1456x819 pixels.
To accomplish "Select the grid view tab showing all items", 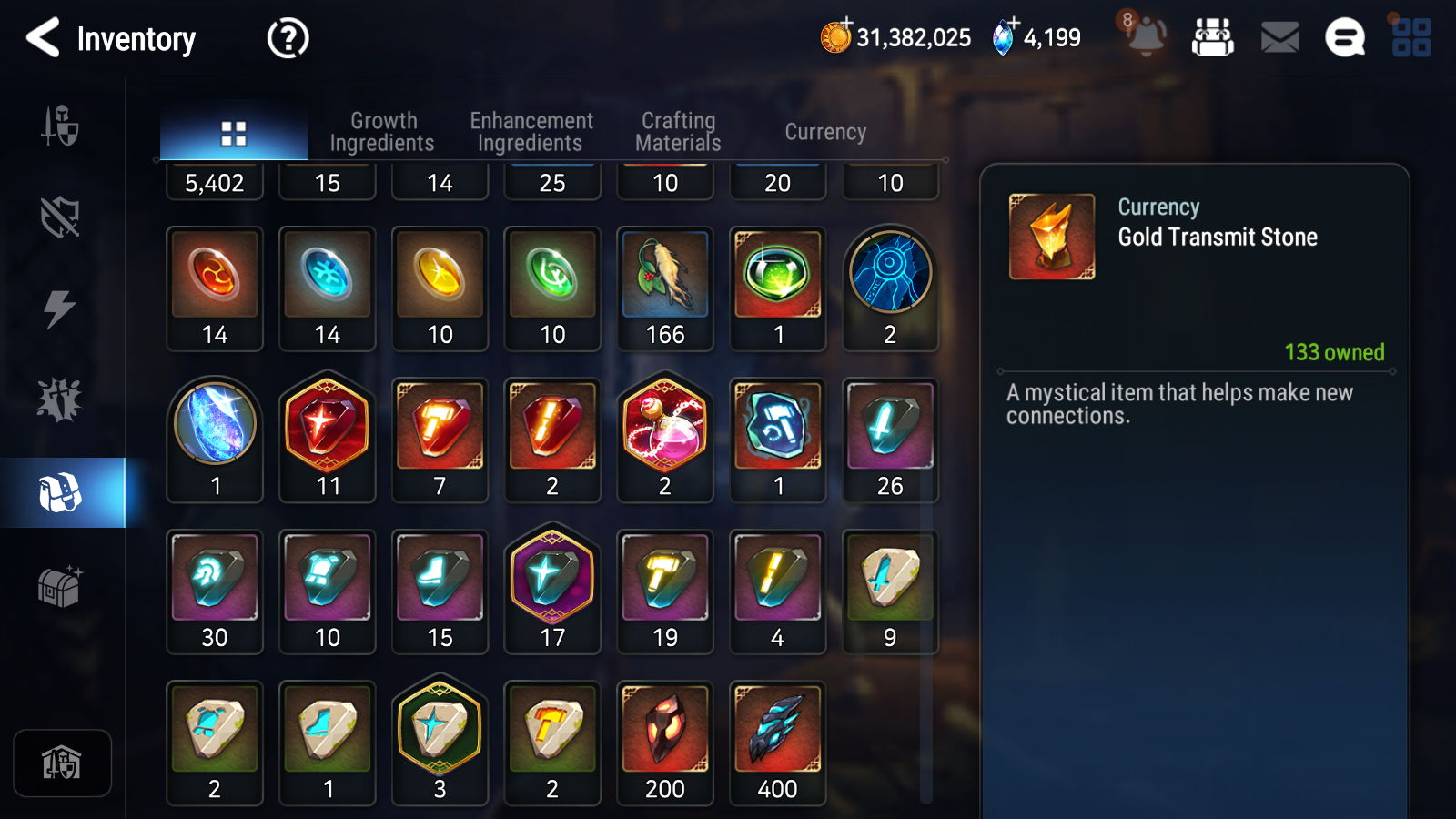I will click(x=234, y=131).
